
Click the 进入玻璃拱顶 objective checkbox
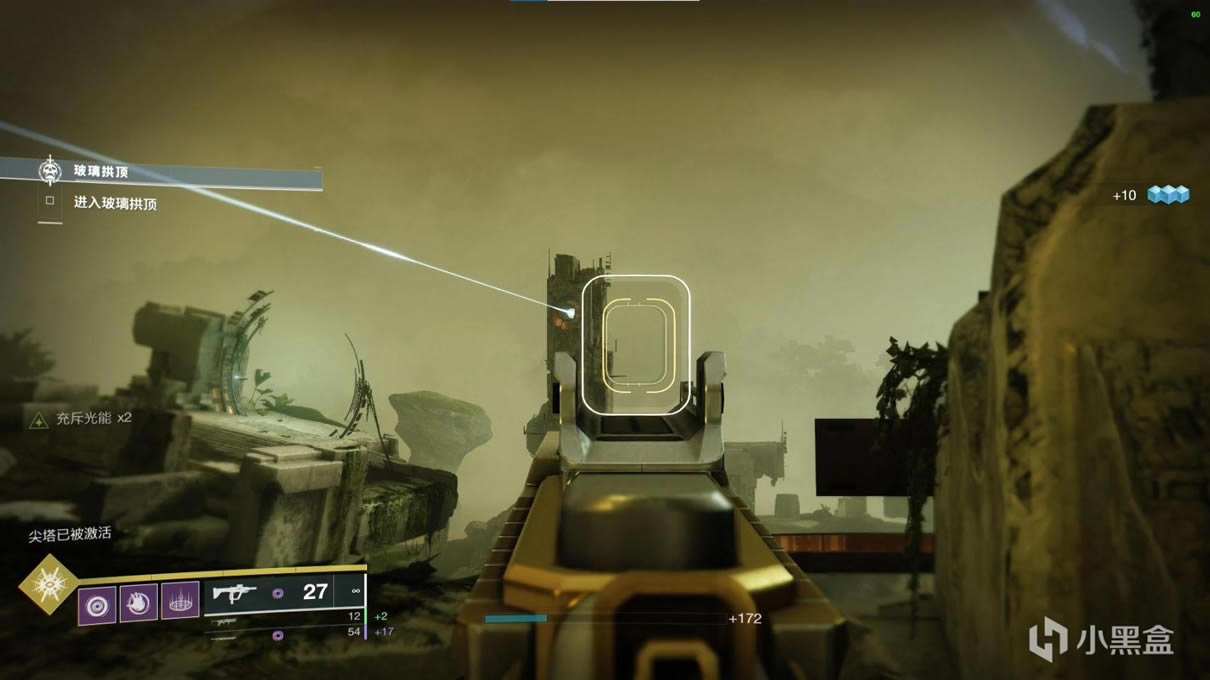click(x=50, y=202)
